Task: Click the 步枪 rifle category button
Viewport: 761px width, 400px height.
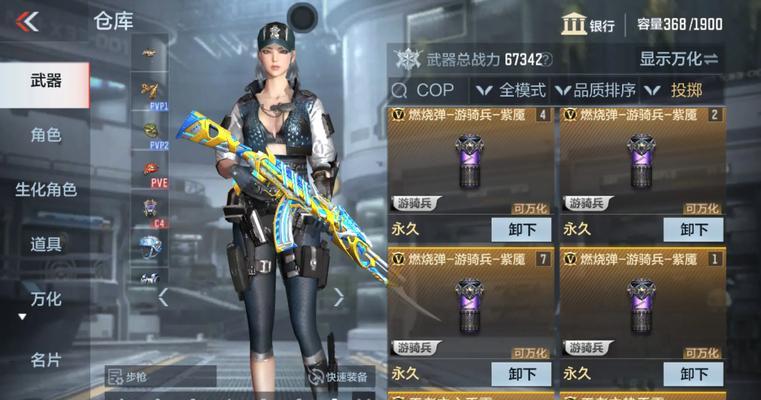Action: coord(160,377)
